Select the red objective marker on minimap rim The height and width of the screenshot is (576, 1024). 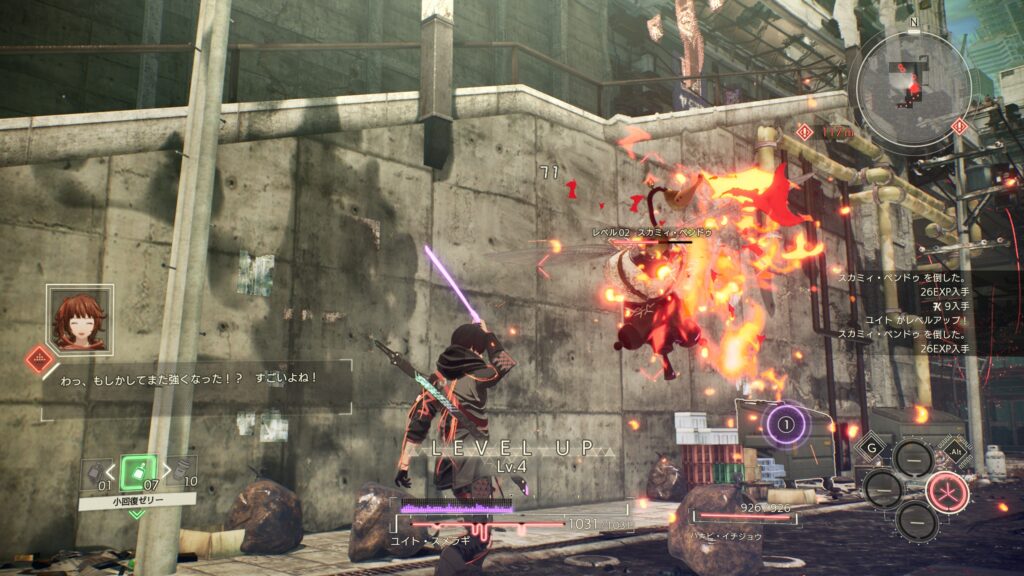(x=960, y=126)
